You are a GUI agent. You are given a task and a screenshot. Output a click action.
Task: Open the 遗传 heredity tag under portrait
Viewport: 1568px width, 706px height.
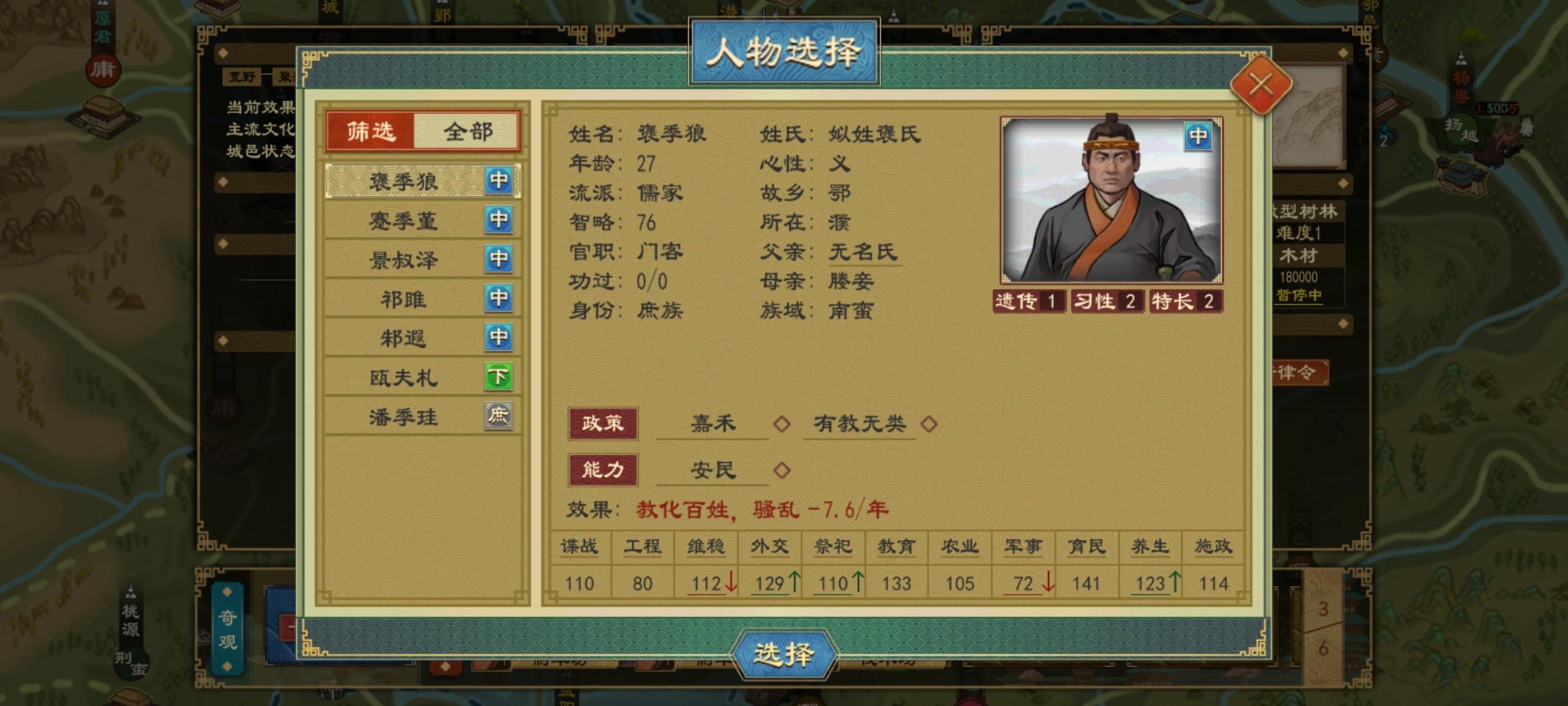pos(1028,302)
